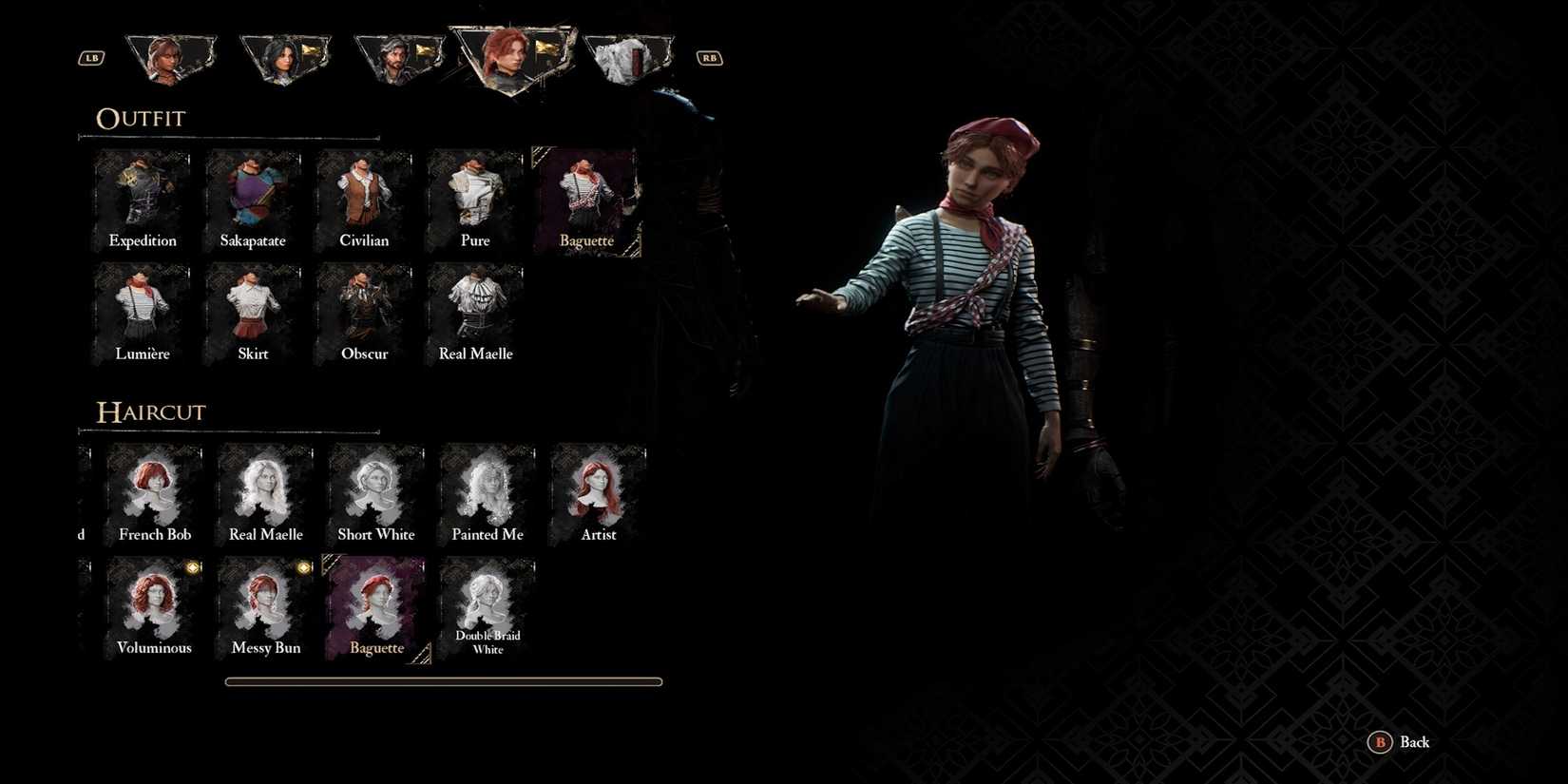The height and width of the screenshot is (784, 1568).
Task: Click the haircut list scrollbar
Action: [x=443, y=681]
